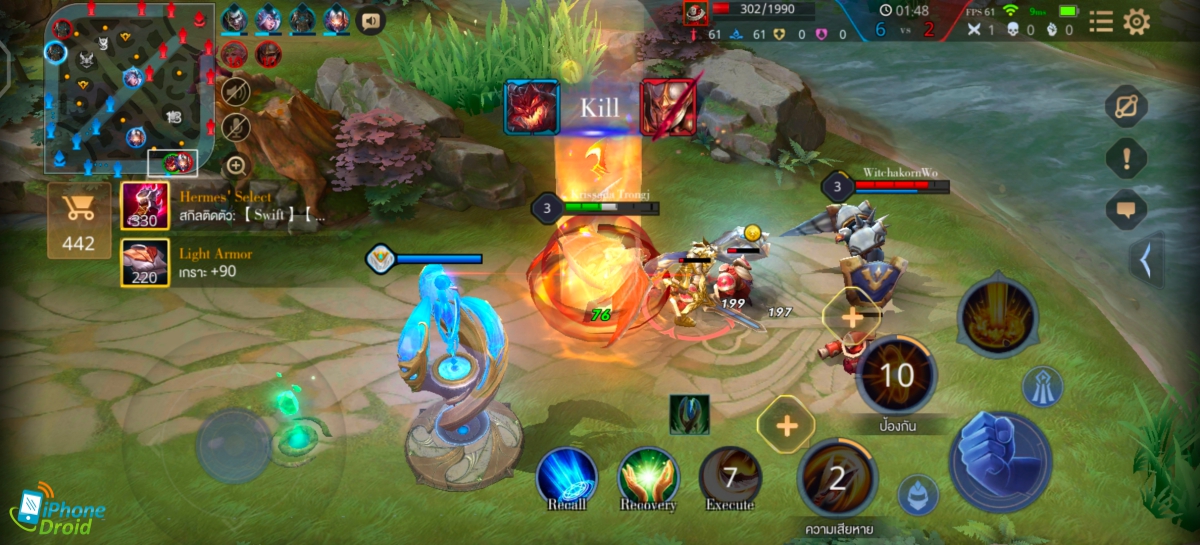Image resolution: width=1200 pixels, height=545 pixels.
Task: Collapse the signal panel with the arrow
Action: tap(1146, 260)
